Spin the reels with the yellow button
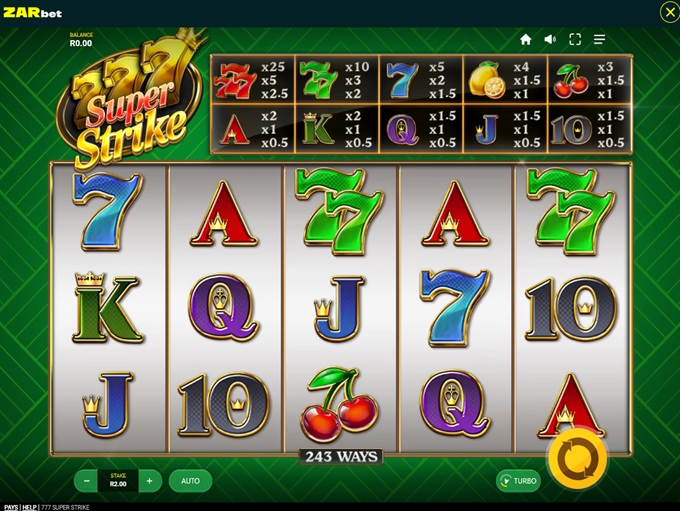The height and width of the screenshot is (511, 680). [x=577, y=459]
